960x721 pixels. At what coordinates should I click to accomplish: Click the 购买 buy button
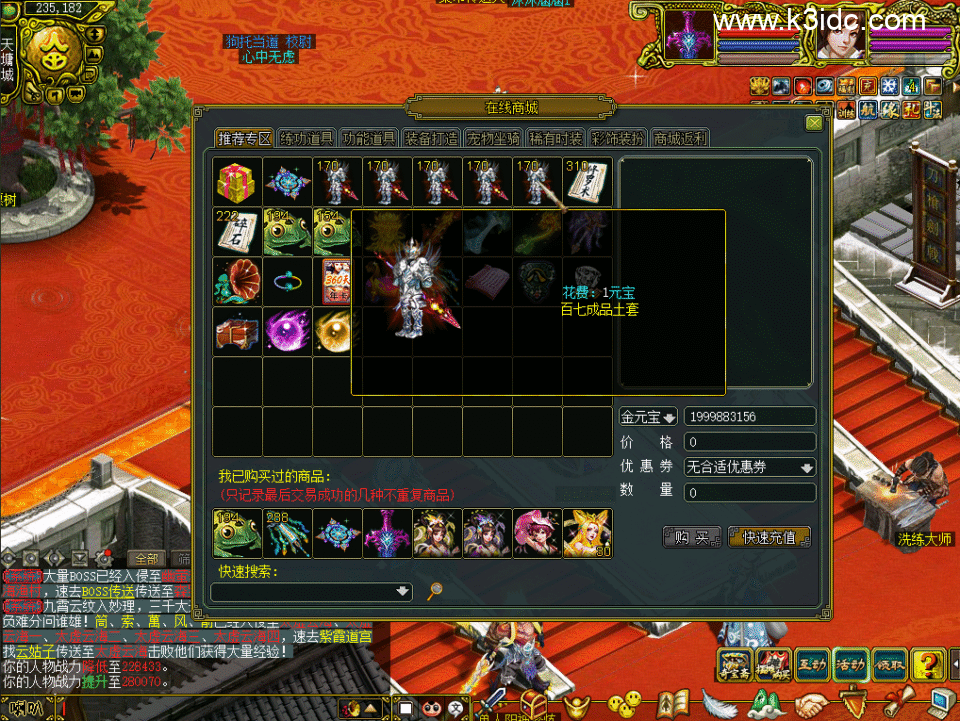pyautogui.click(x=692, y=537)
